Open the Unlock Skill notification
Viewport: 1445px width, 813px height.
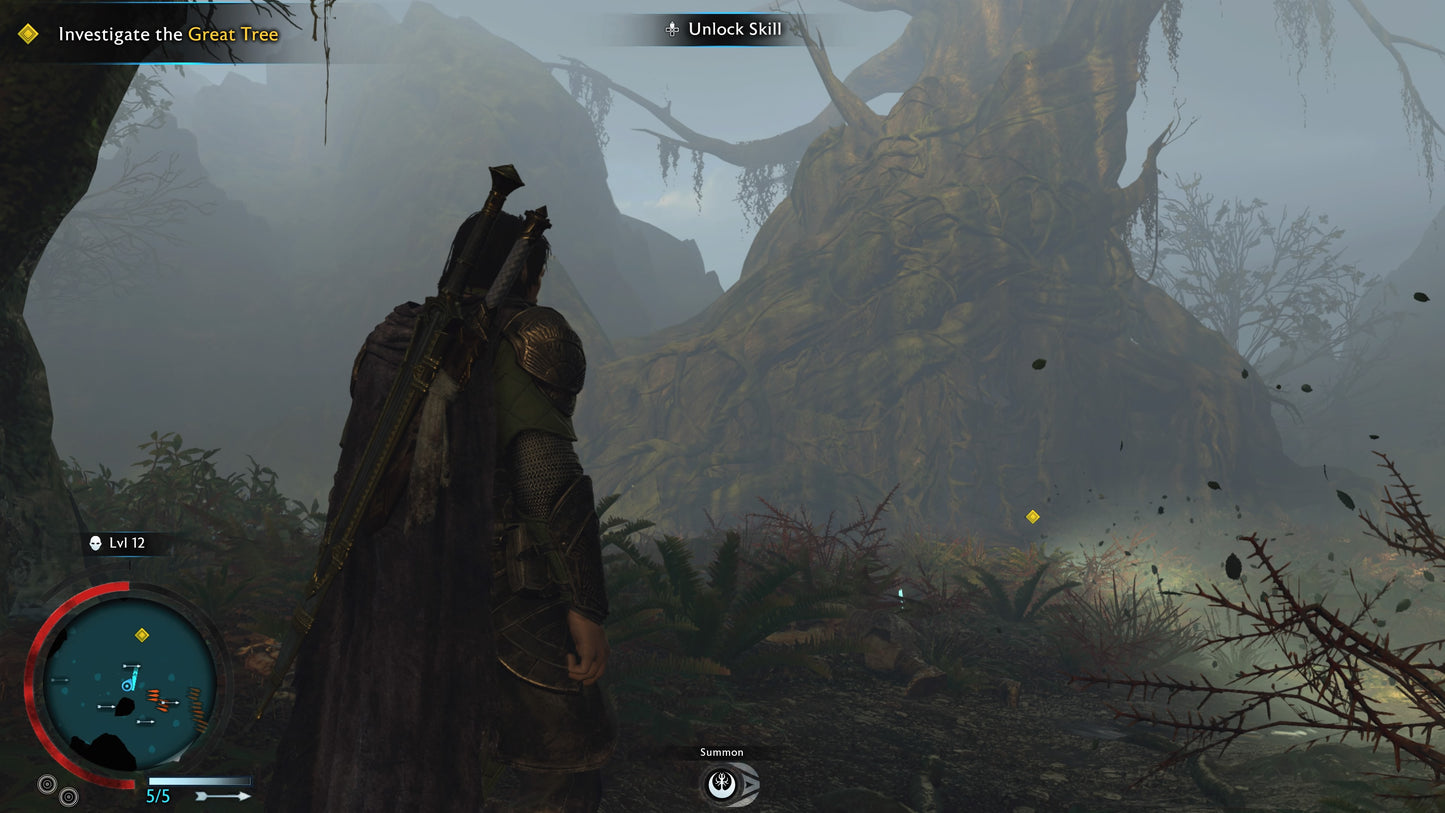[724, 30]
